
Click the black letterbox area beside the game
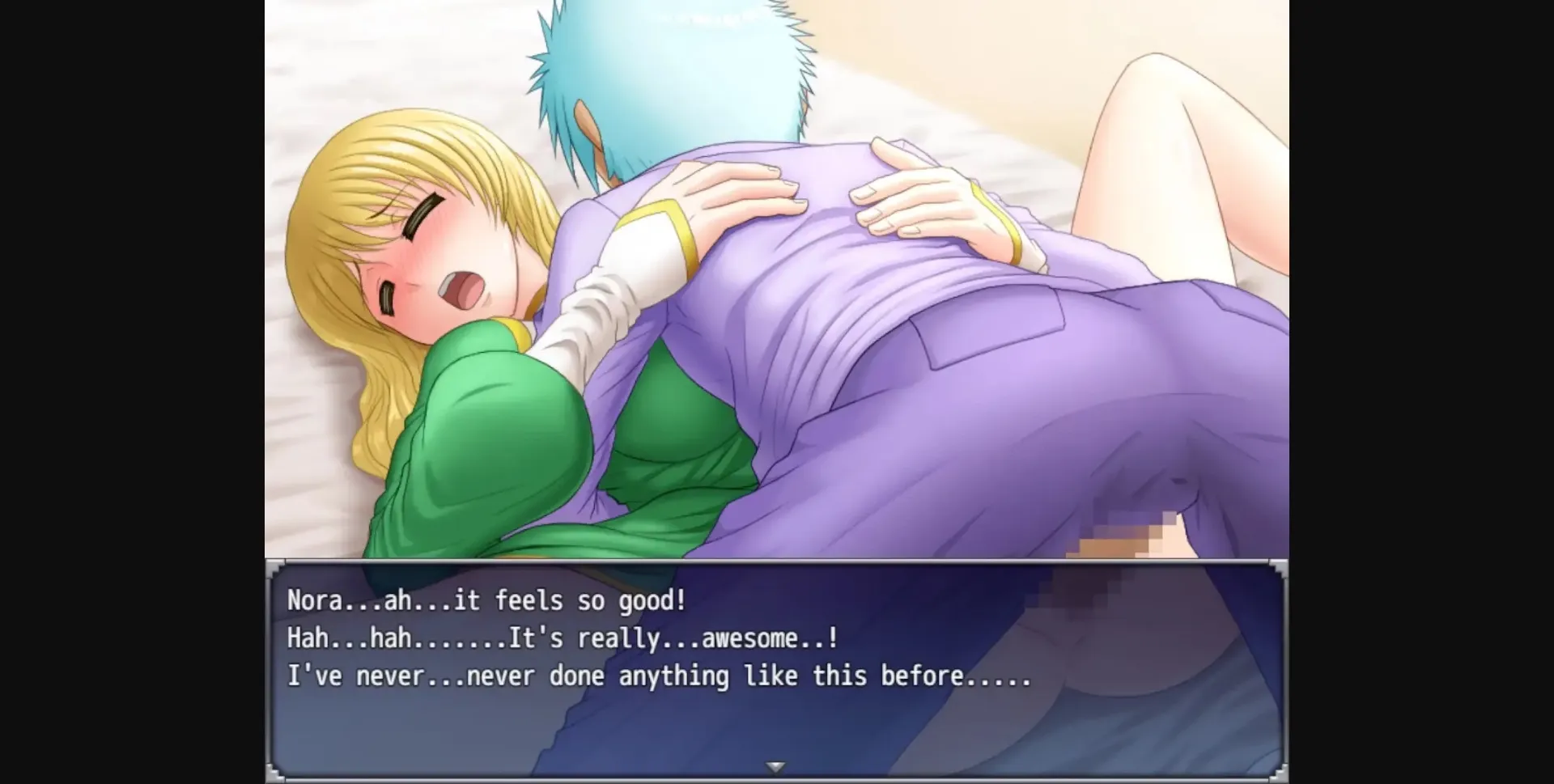[129, 388]
